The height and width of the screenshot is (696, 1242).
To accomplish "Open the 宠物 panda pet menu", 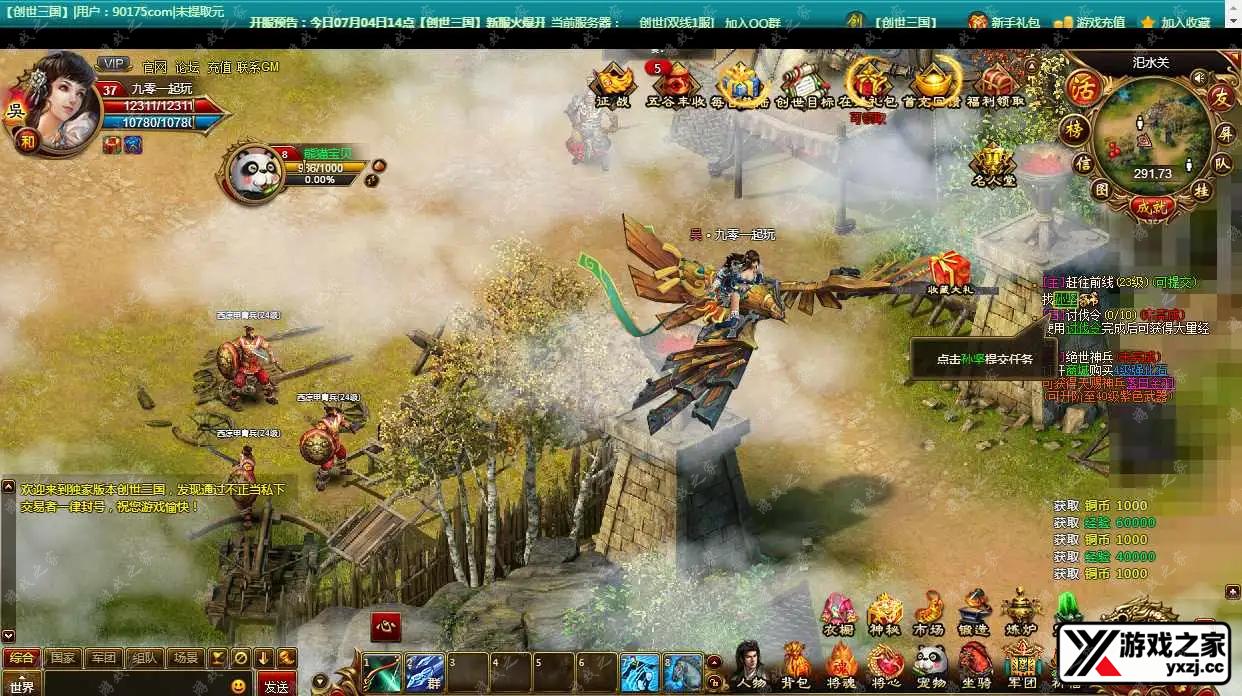I will [931, 665].
